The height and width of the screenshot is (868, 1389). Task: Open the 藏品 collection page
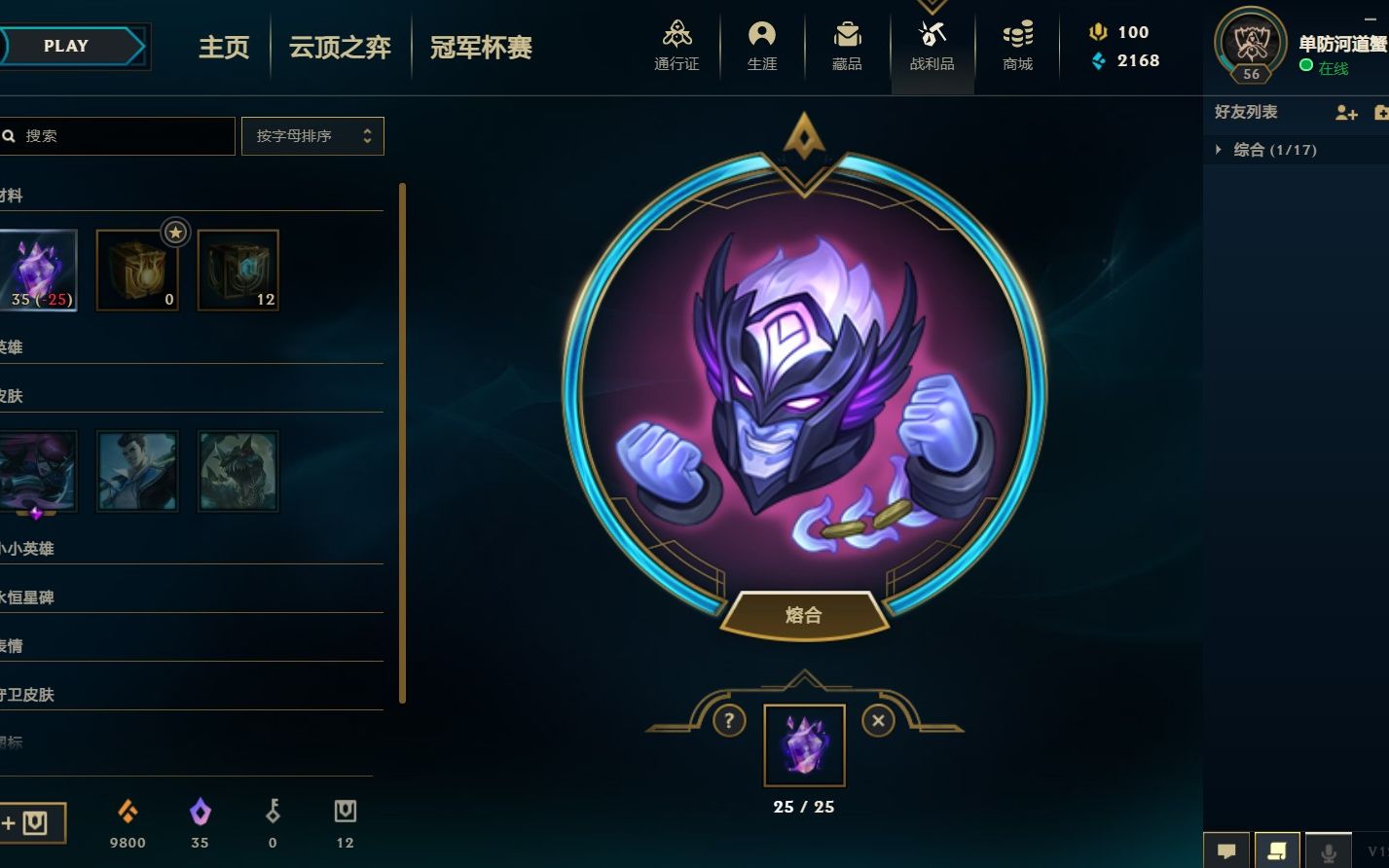[847, 46]
